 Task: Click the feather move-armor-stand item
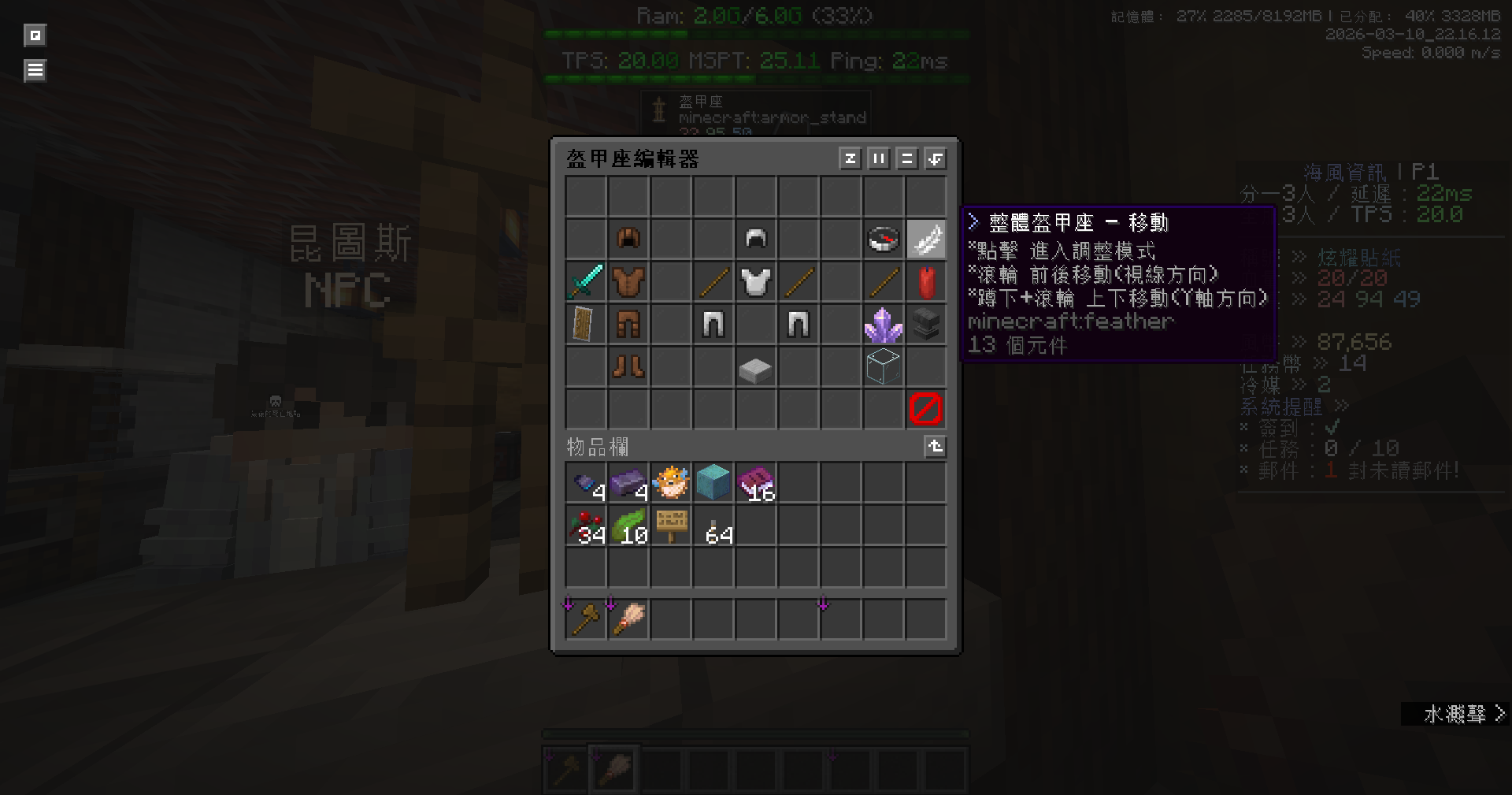click(926, 239)
